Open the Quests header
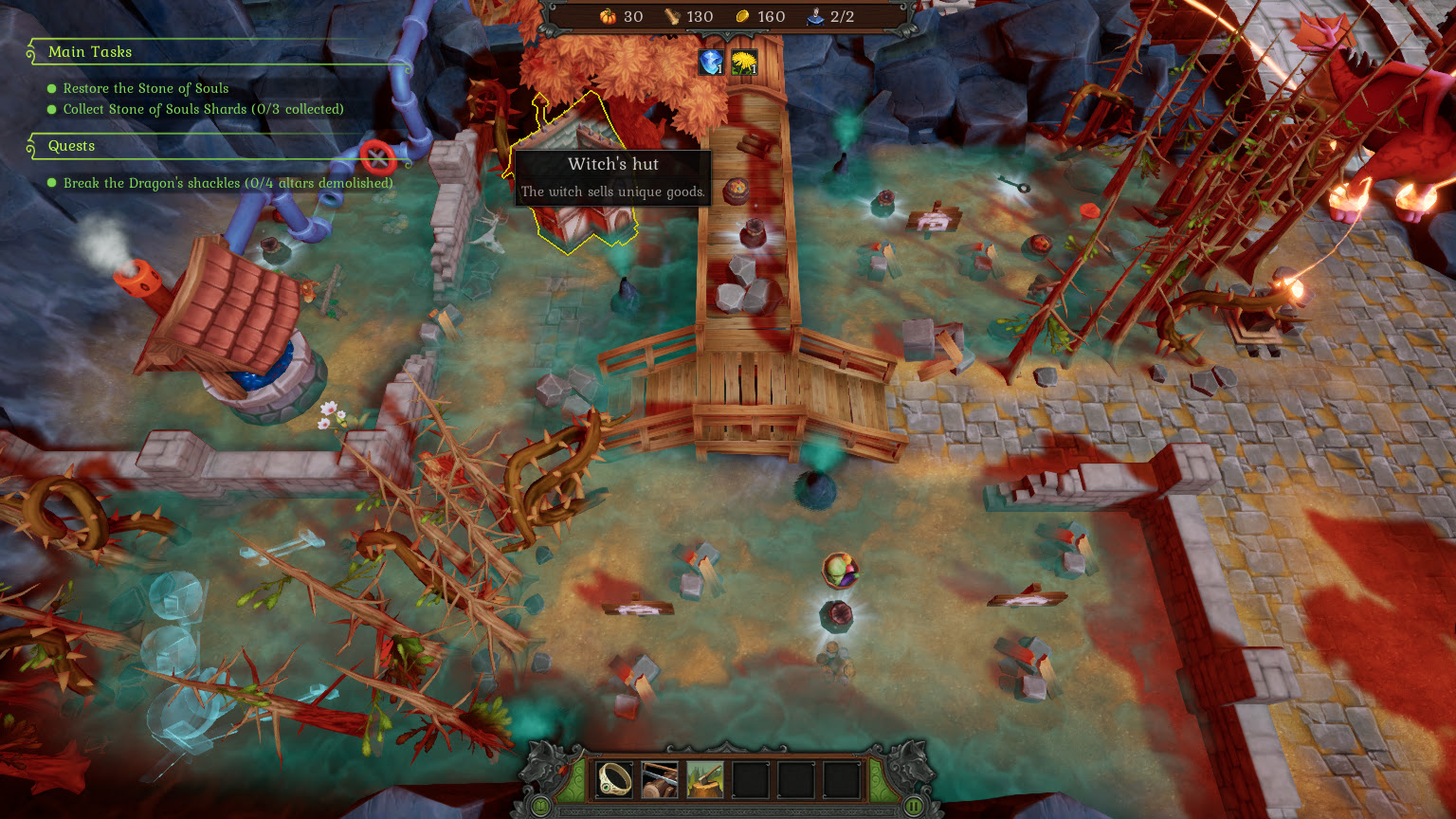Screen dimensions: 1456x819 pyautogui.click(x=72, y=146)
